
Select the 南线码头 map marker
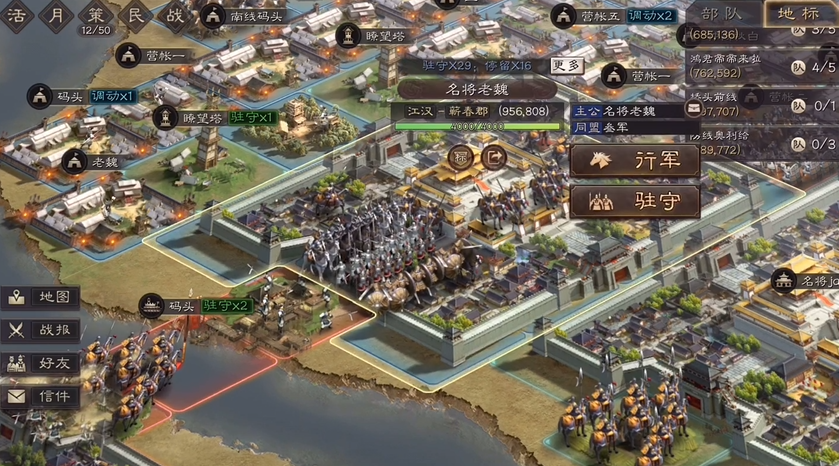click(245, 16)
